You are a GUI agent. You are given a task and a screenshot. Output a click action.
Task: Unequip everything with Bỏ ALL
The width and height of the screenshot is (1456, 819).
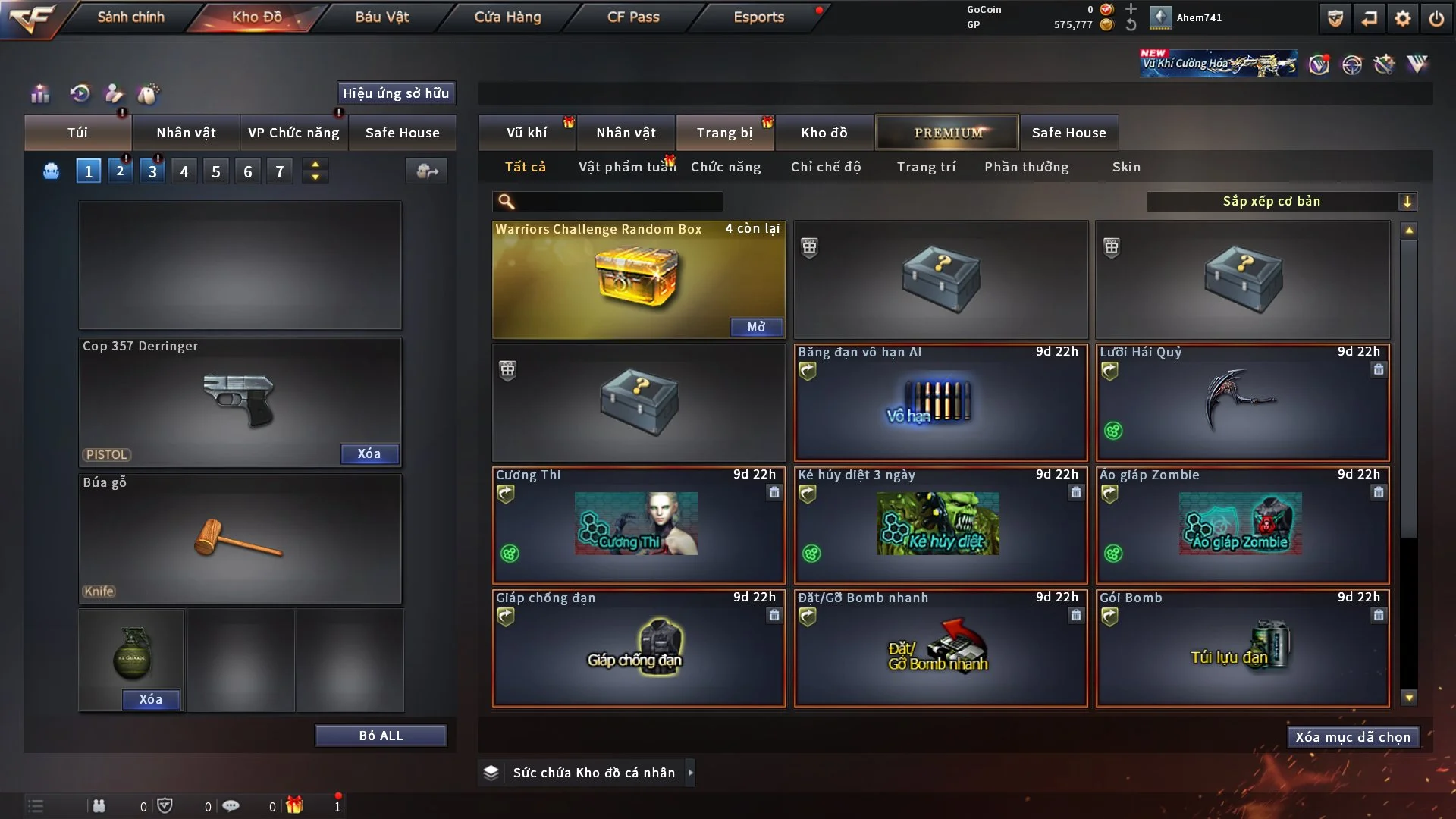tap(381, 736)
